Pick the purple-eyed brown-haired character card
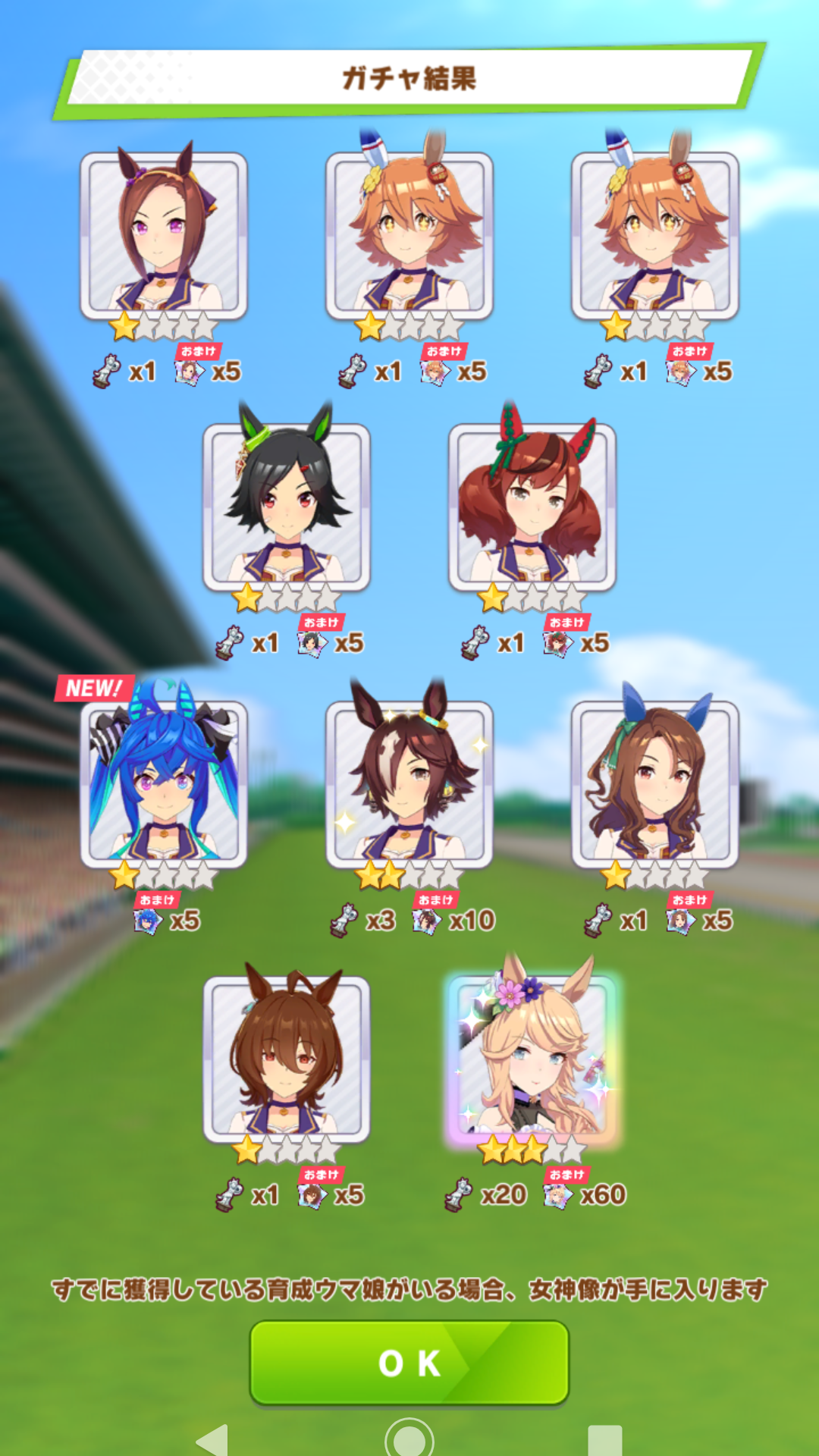The image size is (819, 1456). pos(164,235)
